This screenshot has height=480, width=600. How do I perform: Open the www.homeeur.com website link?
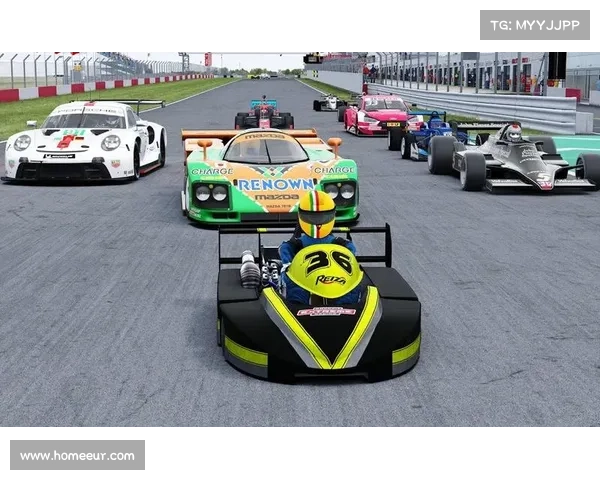pos(79,456)
